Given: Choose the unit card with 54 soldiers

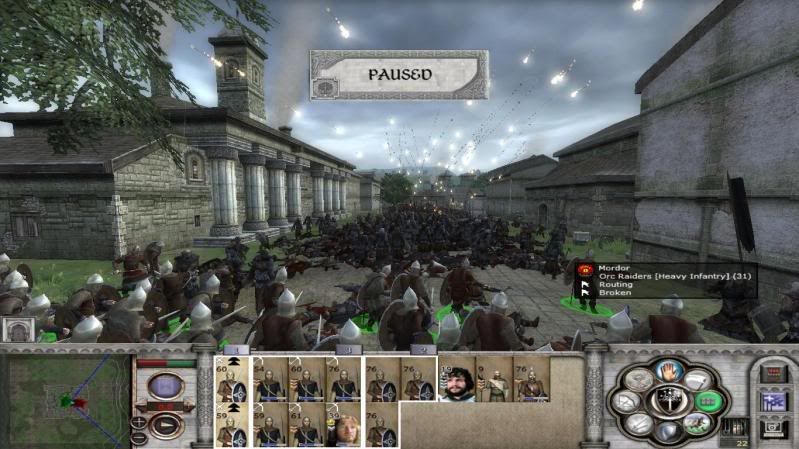Looking at the screenshot, I should pyautogui.click(x=269, y=380).
